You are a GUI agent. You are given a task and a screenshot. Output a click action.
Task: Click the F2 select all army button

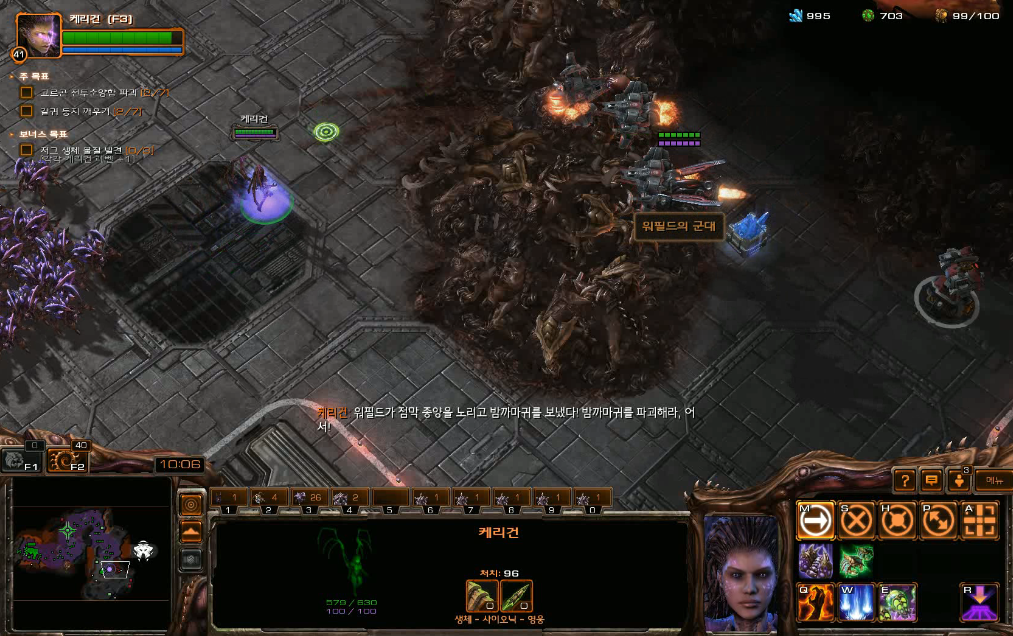[67, 461]
